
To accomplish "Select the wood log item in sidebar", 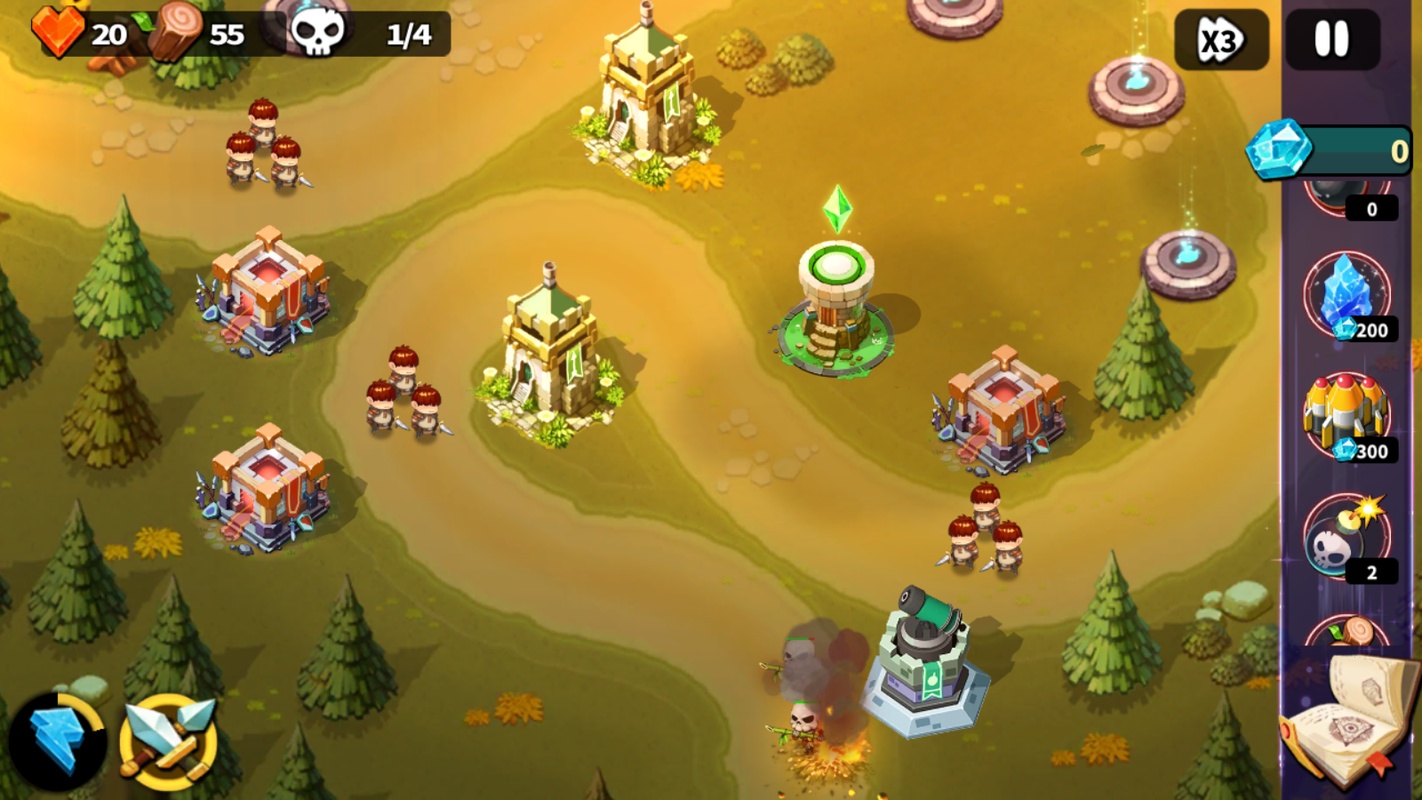I will [x=1347, y=631].
